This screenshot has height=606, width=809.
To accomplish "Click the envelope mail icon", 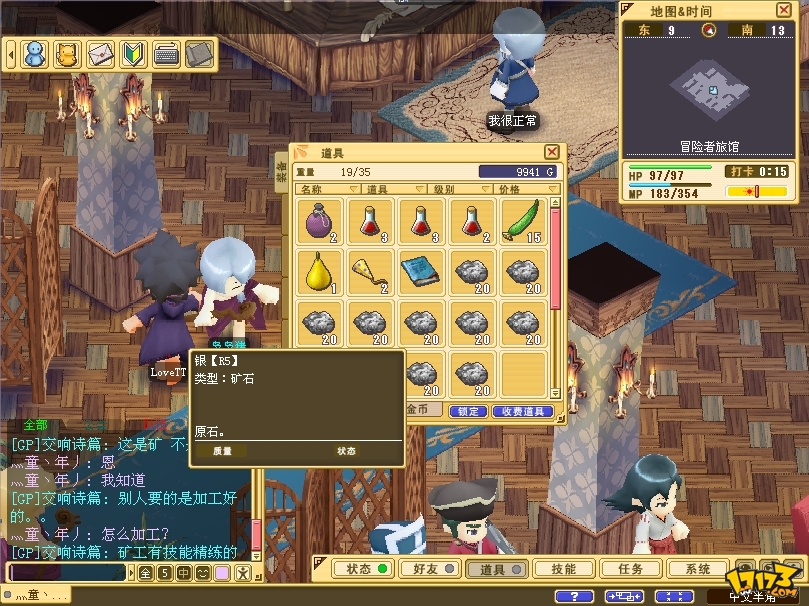I will [100, 52].
